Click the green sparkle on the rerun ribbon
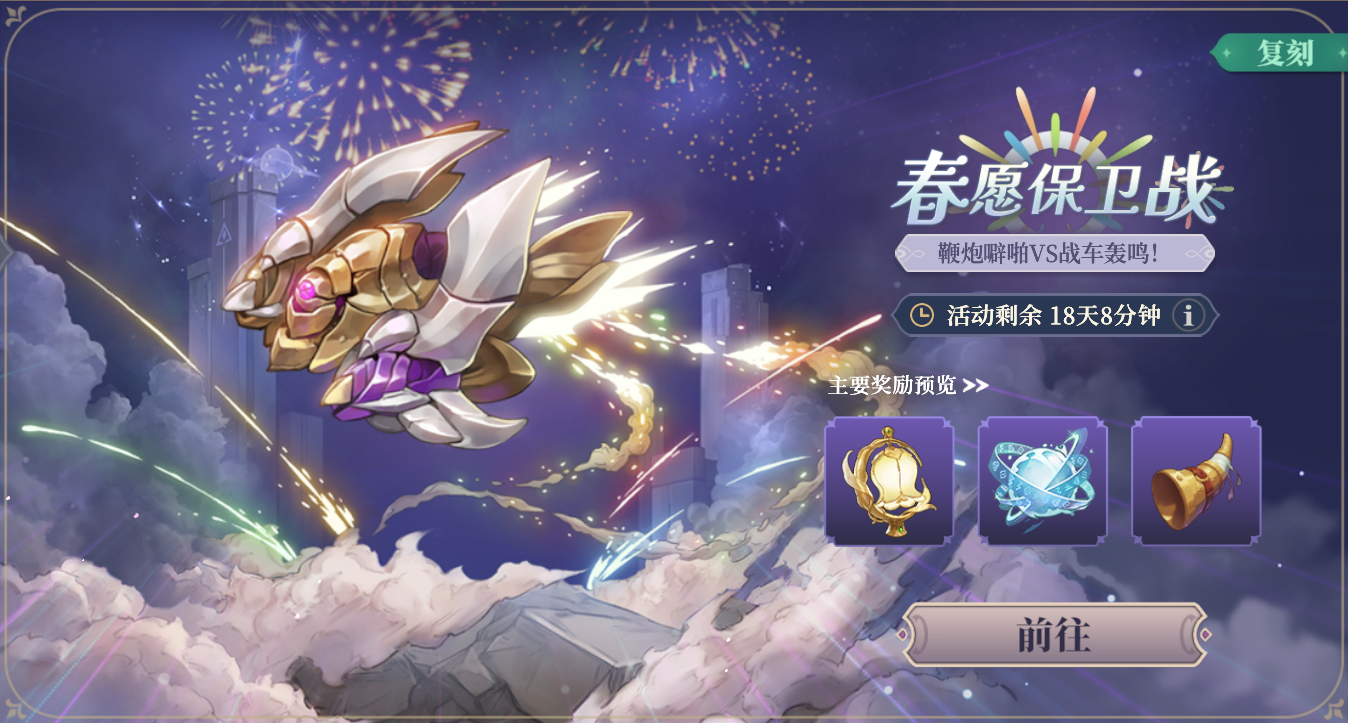This screenshot has width=1348, height=723. coord(1226,52)
